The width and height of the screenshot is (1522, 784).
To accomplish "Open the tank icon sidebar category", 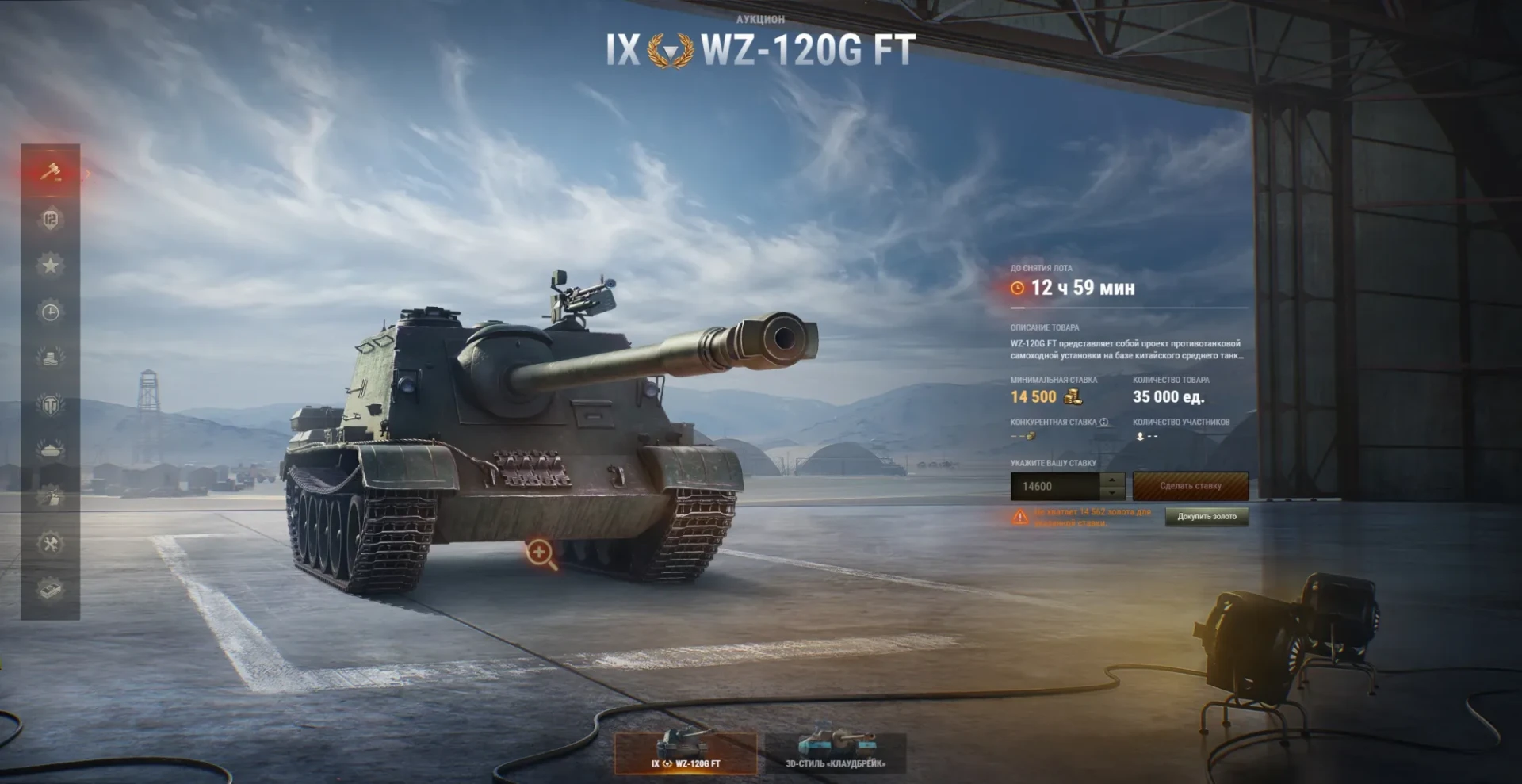I will (x=50, y=450).
